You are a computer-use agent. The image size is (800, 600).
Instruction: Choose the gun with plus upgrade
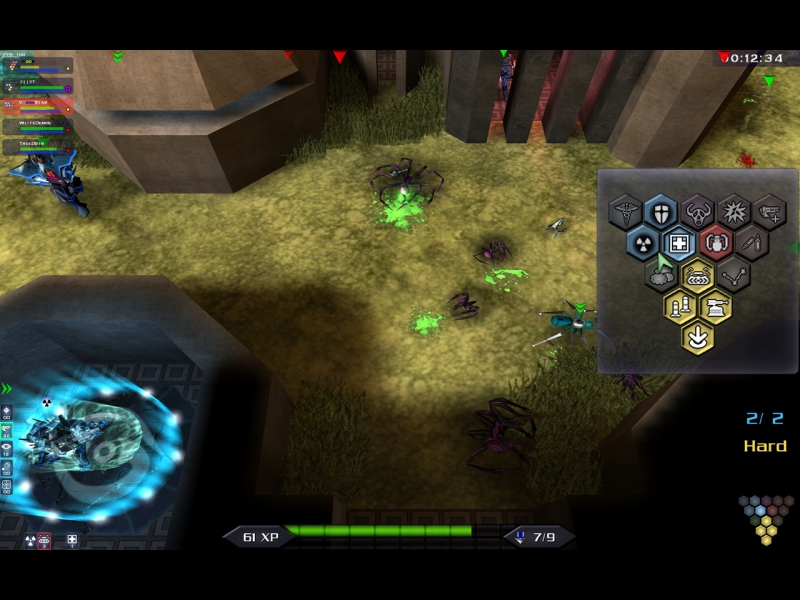pyautogui.click(x=769, y=212)
